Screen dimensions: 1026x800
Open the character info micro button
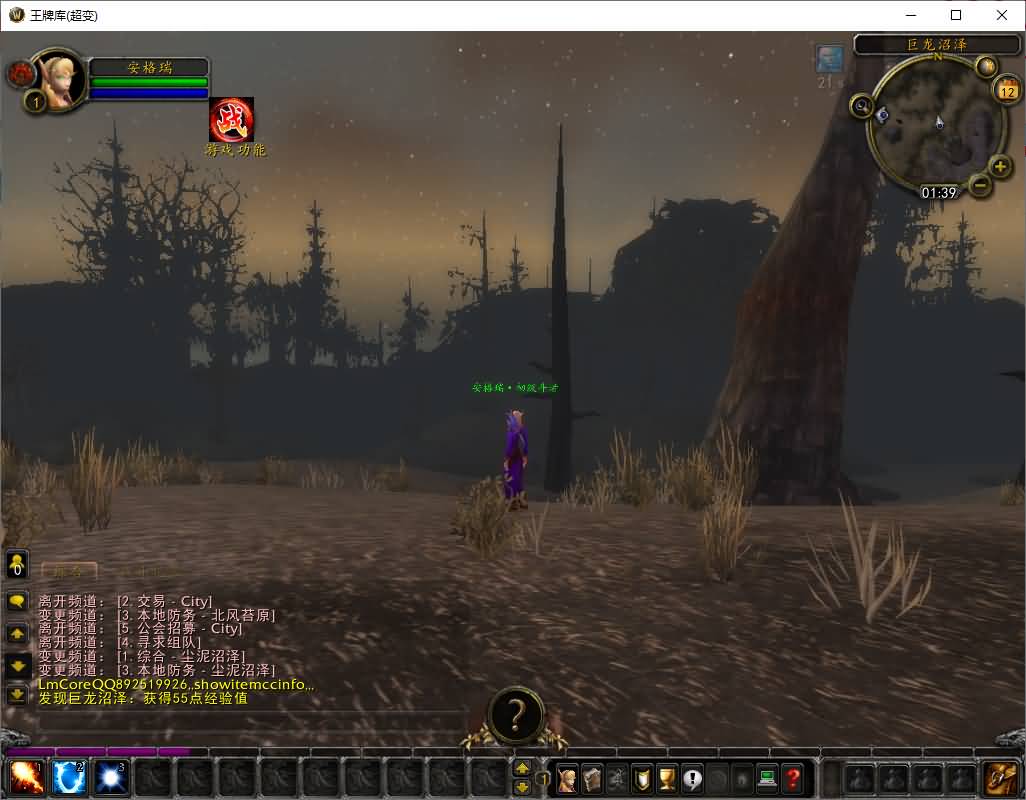568,778
